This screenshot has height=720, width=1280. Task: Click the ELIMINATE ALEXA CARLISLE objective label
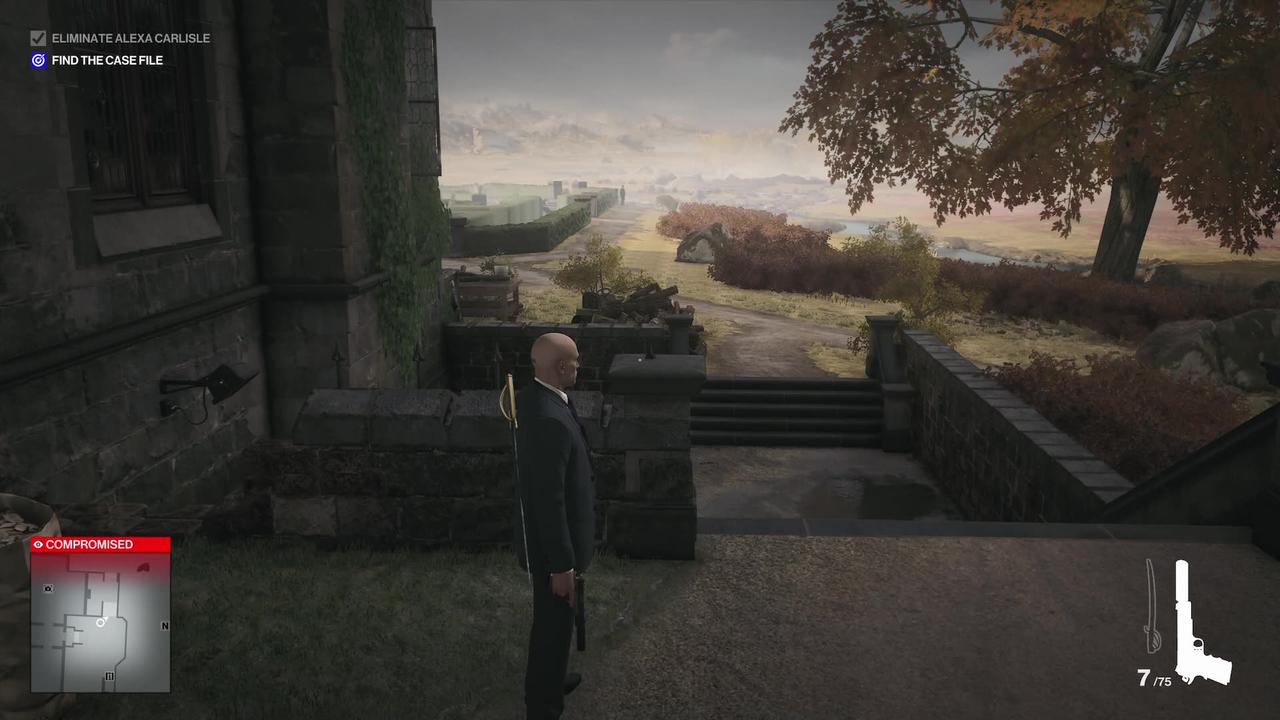coord(132,38)
